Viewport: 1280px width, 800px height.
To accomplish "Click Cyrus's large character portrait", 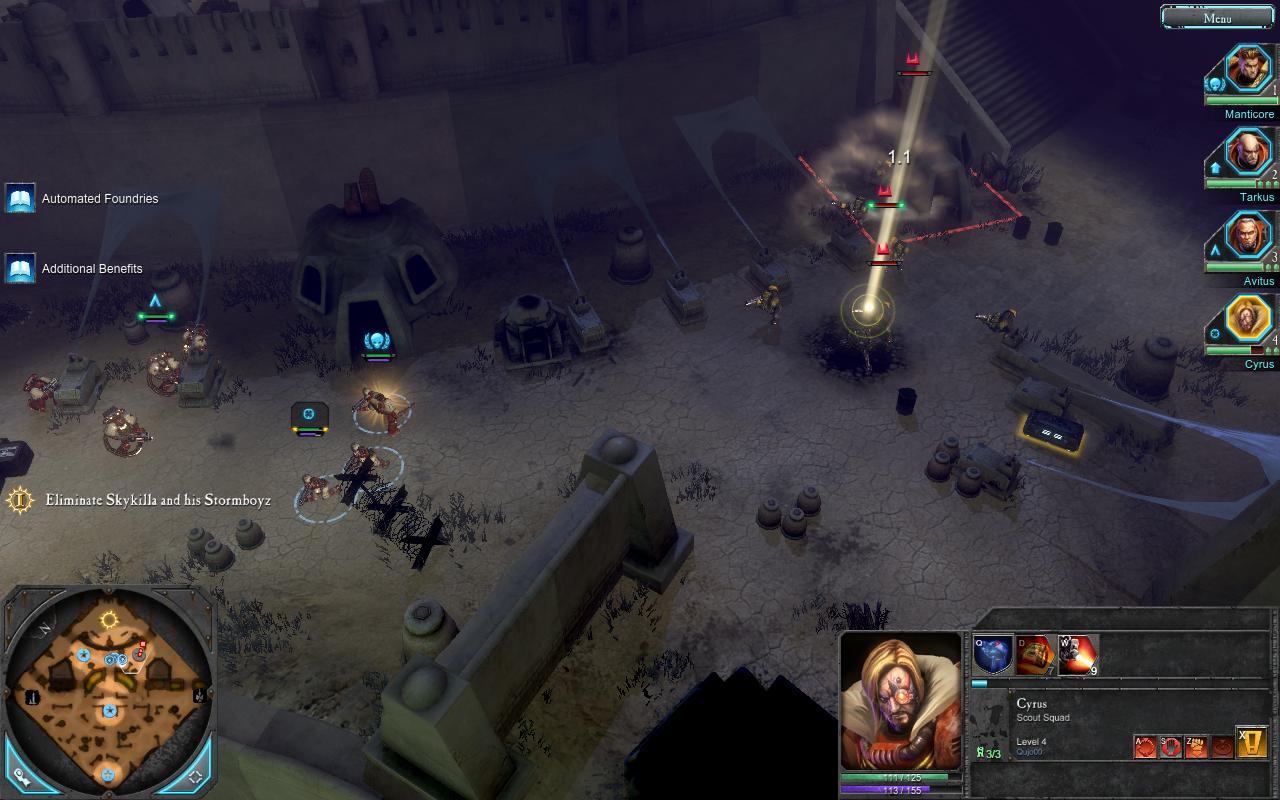I will 902,700.
